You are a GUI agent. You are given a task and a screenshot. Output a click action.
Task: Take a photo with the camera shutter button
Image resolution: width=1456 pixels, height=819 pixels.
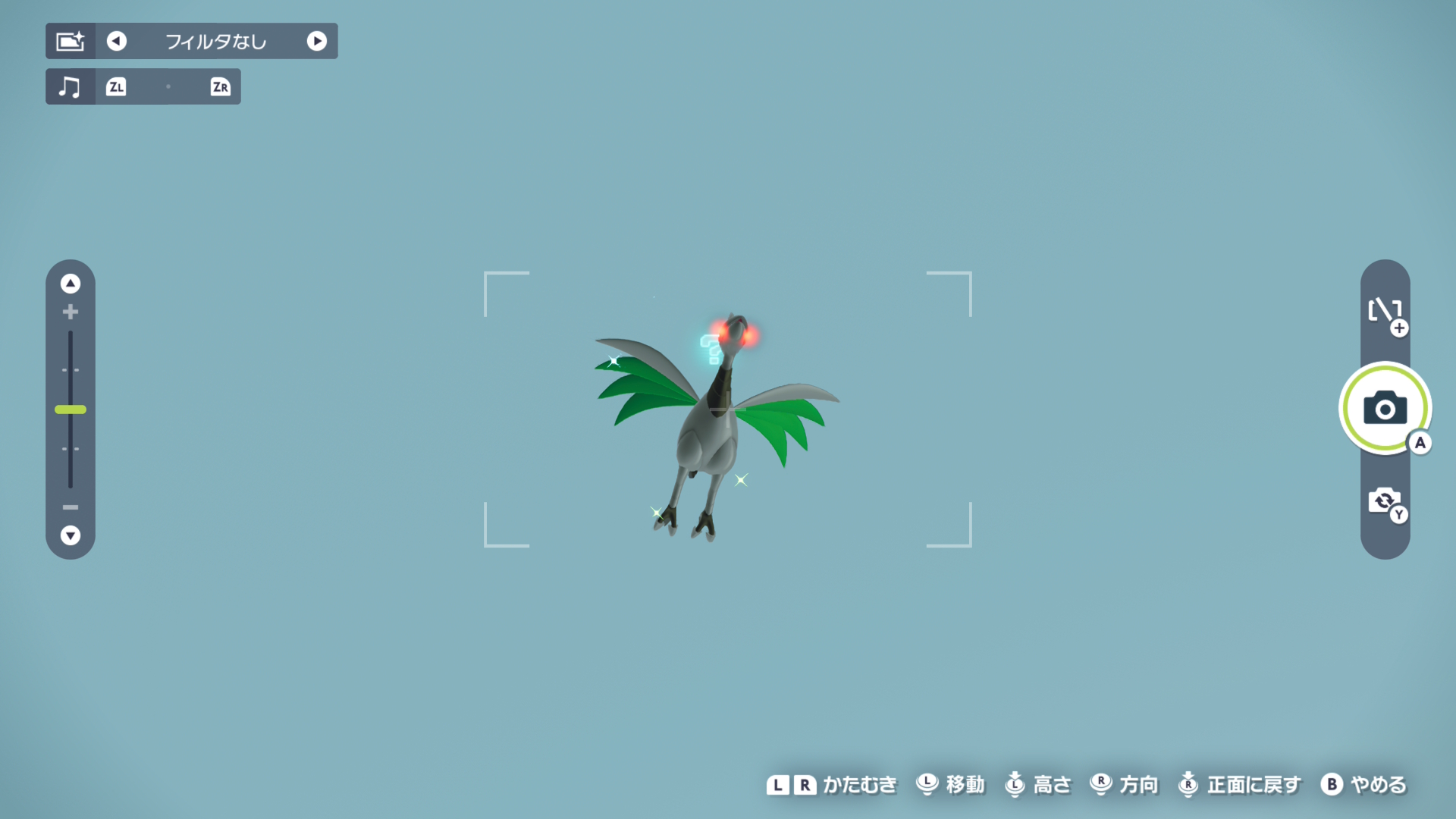(x=1385, y=408)
